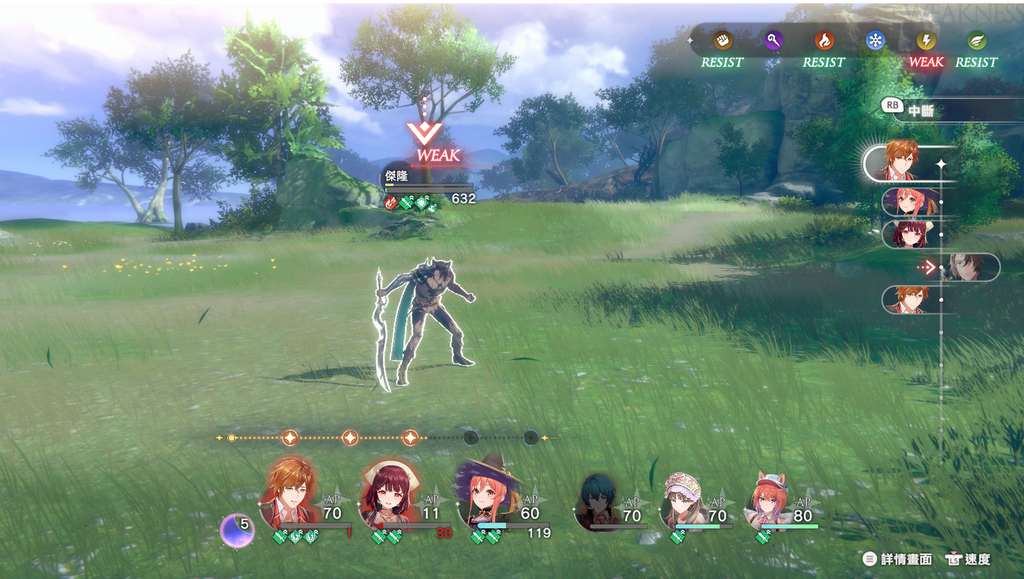Click the purple magic wand element icon
The width and height of the screenshot is (1024, 579).
click(x=773, y=41)
